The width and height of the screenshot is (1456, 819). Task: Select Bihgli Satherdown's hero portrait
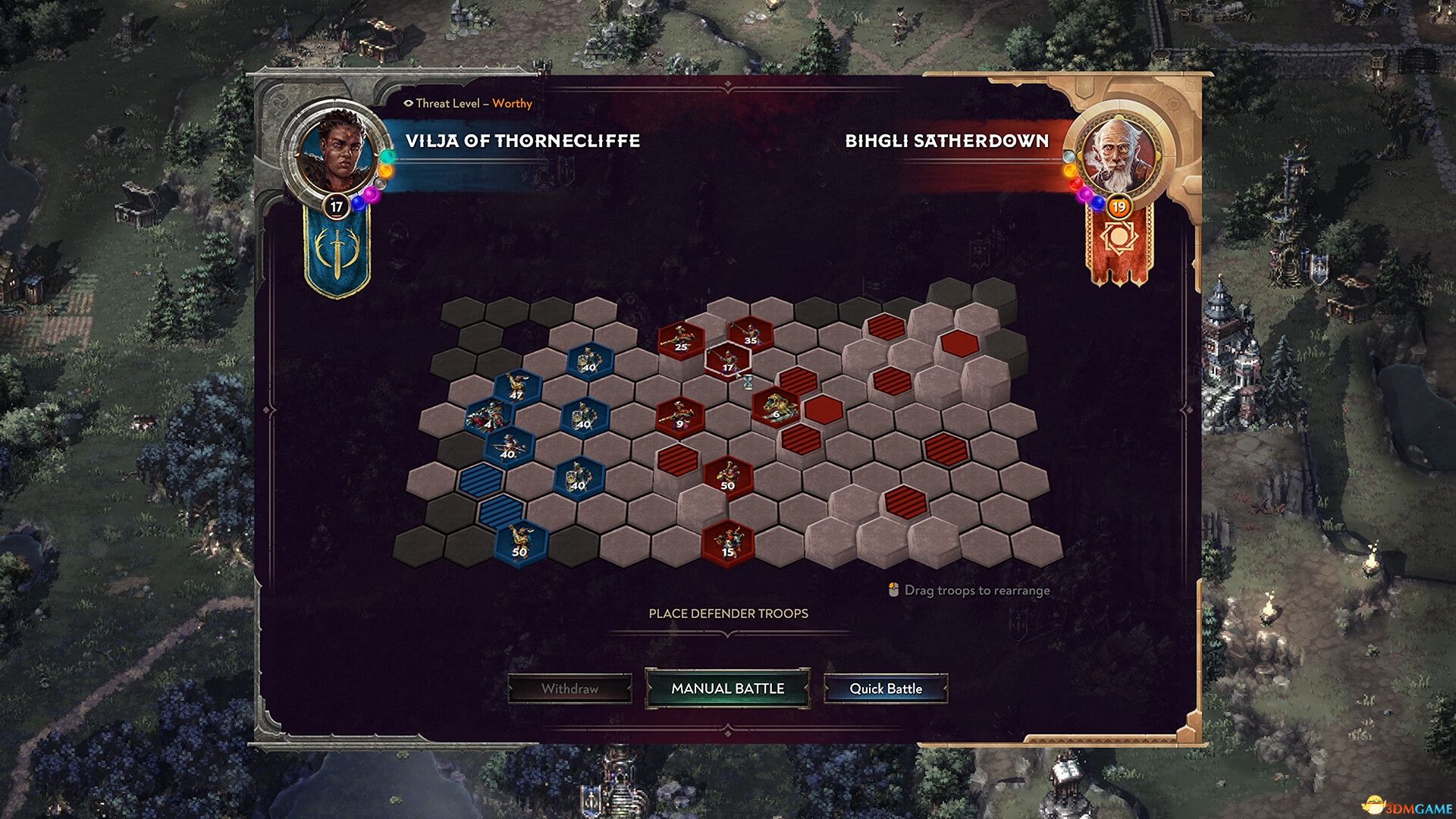(x=1118, y=152)
